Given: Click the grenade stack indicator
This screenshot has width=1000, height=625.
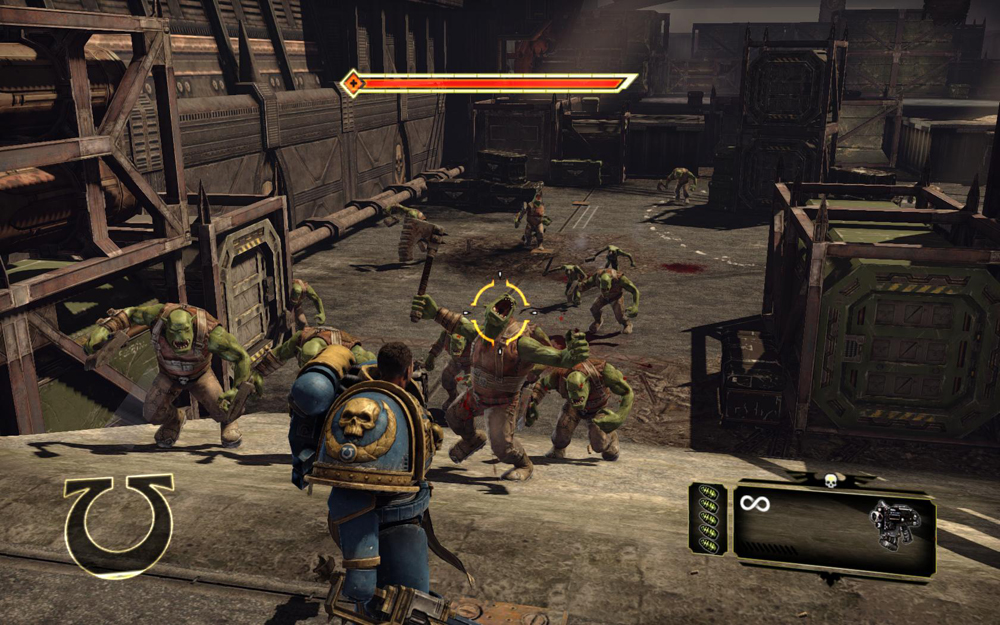Looking at the screenshot, I should [708, 518].
